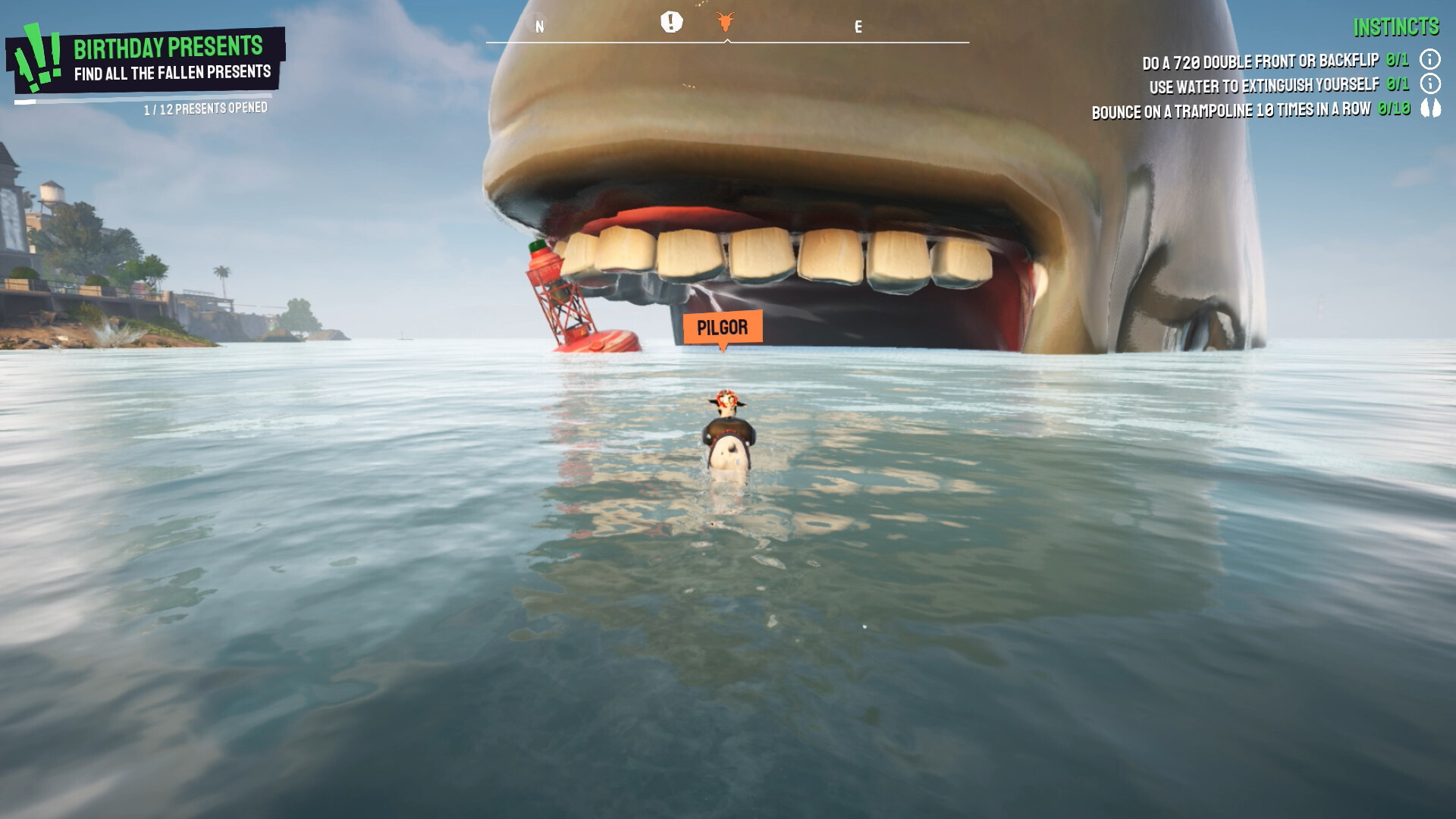This screenshot has height=819, width=1456.
Task: Click the N marker on the compass bar
Action: pos(539,27)
